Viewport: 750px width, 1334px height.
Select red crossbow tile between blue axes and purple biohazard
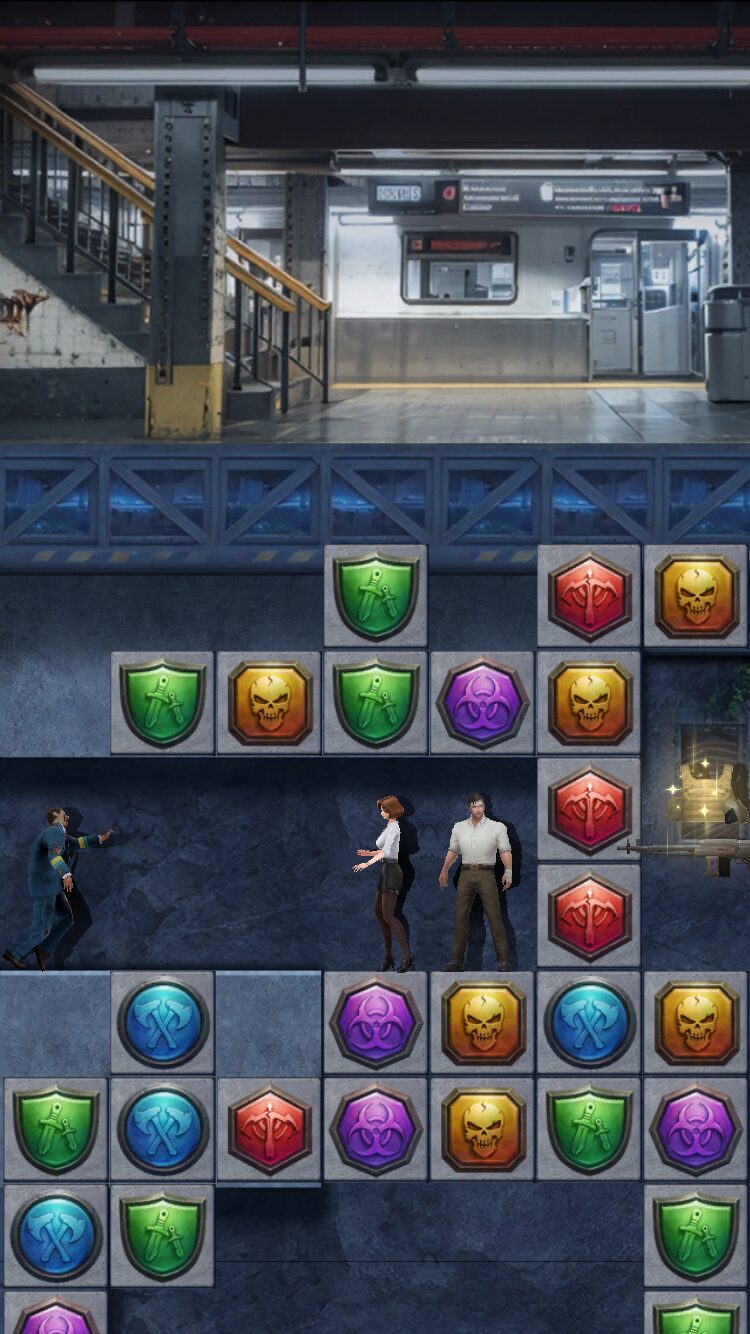click(270, 1130)
